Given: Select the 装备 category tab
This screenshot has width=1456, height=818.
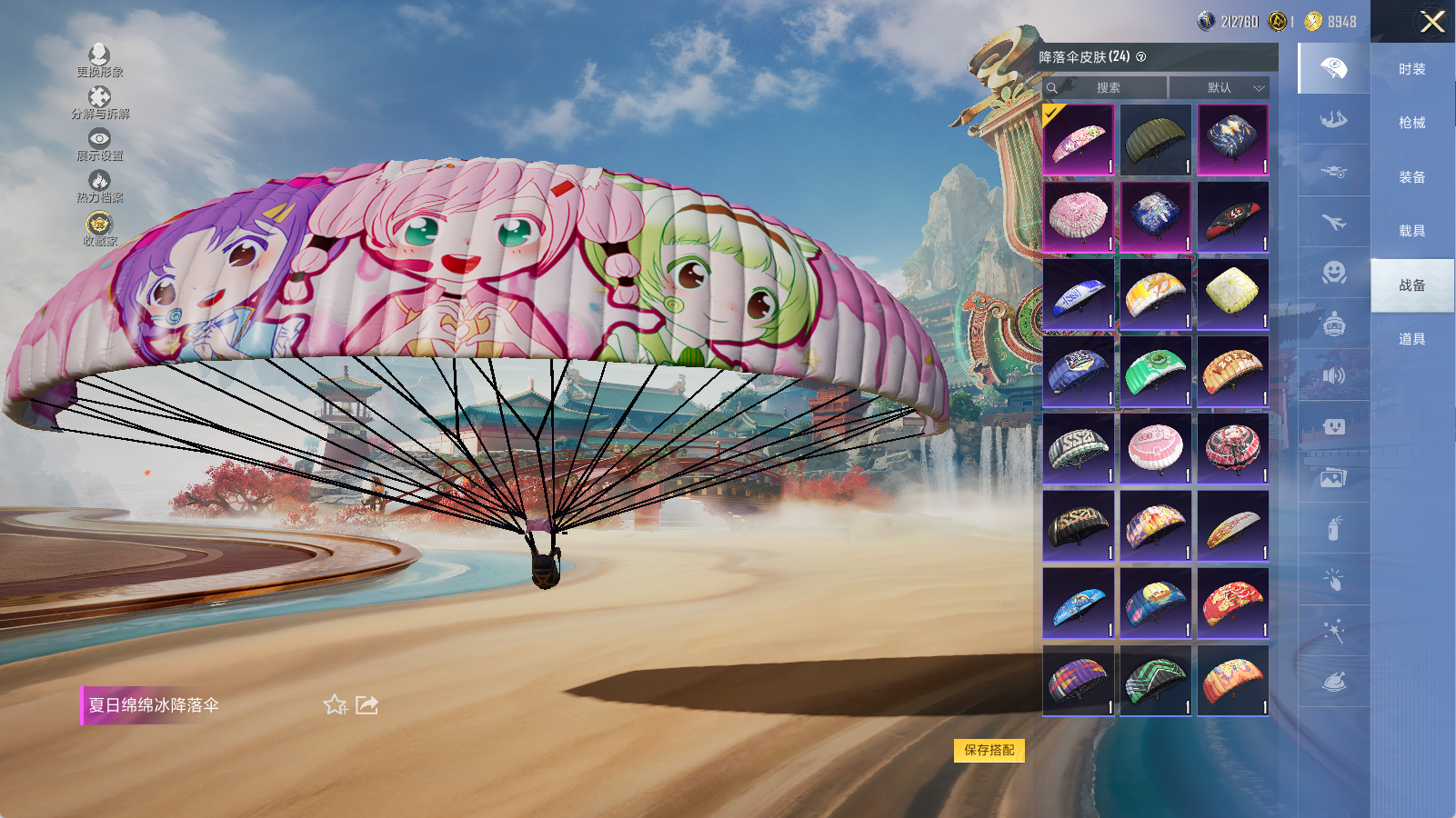Looking at the screenshot, I should (x=1411, y=177).
